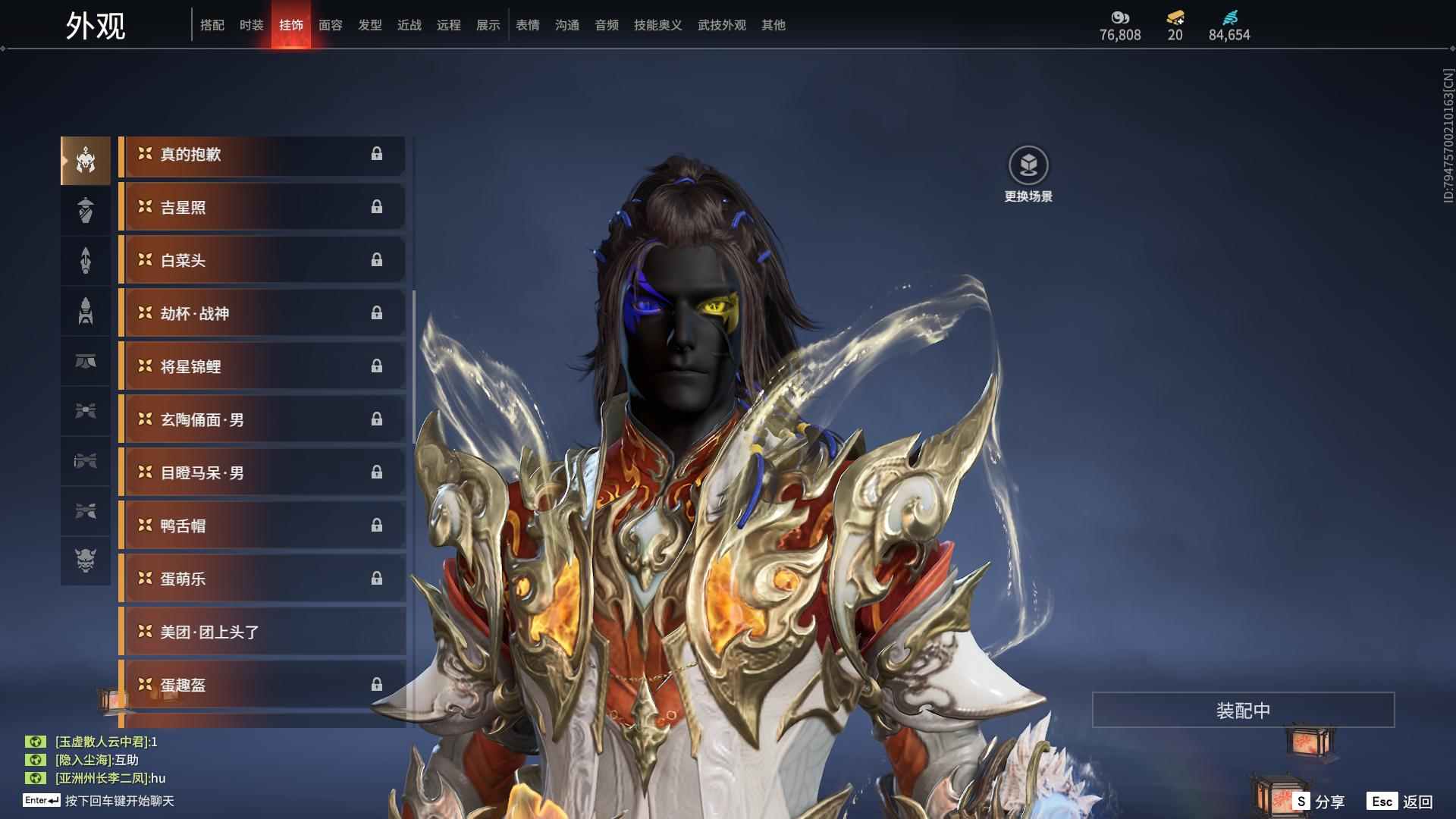The image size is (1456, 819).
Task: Click 返回 to go back
Action: (1401, 802)
